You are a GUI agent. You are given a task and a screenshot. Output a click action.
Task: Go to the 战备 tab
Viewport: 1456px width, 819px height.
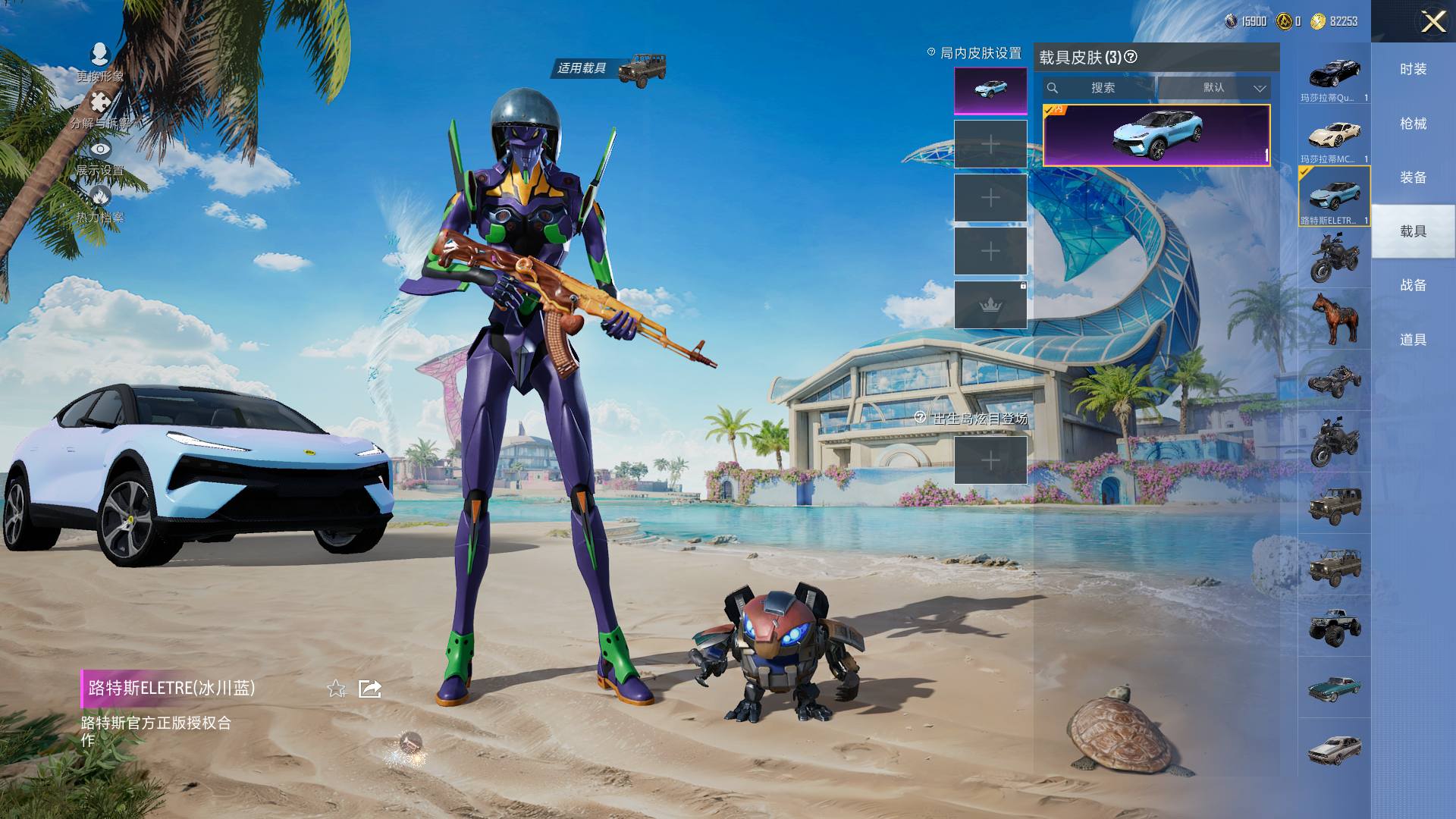coord(1413,285)
